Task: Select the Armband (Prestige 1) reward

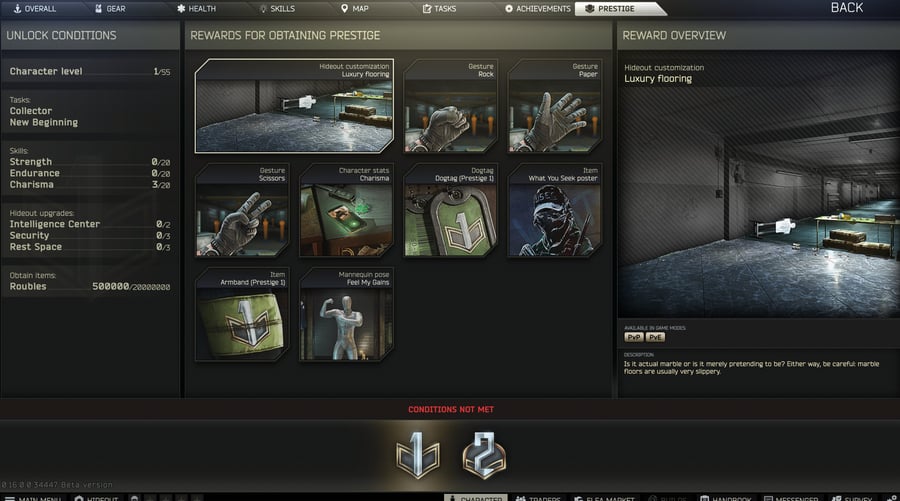Action: 242,313
